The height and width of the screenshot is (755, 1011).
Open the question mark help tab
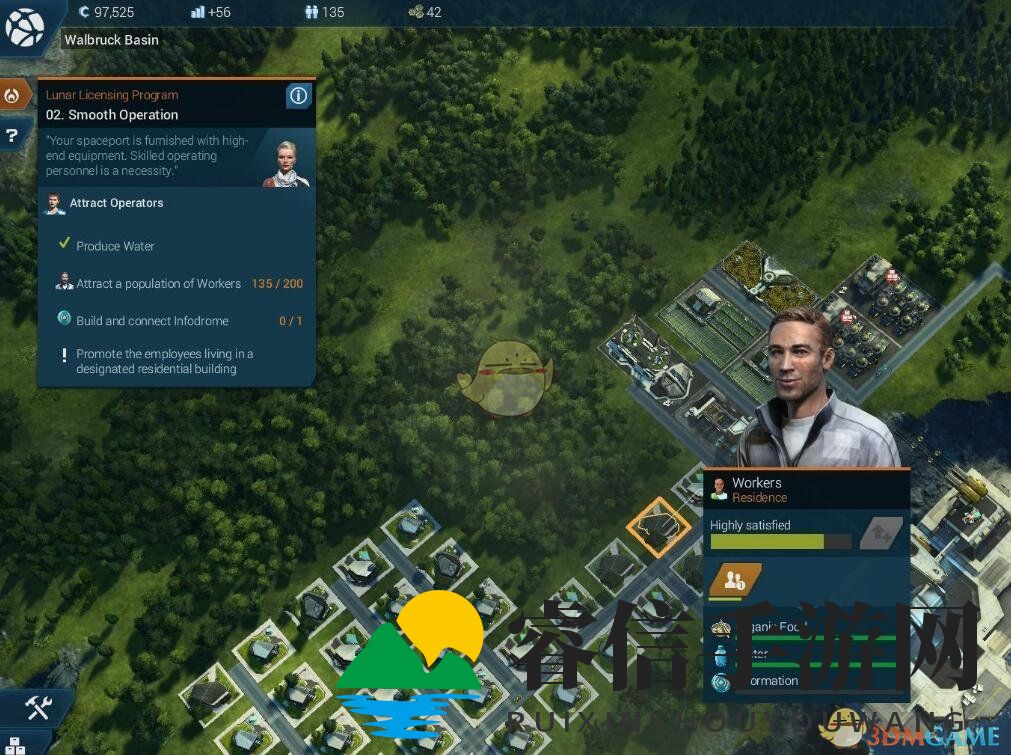click(x=12, y=135)
